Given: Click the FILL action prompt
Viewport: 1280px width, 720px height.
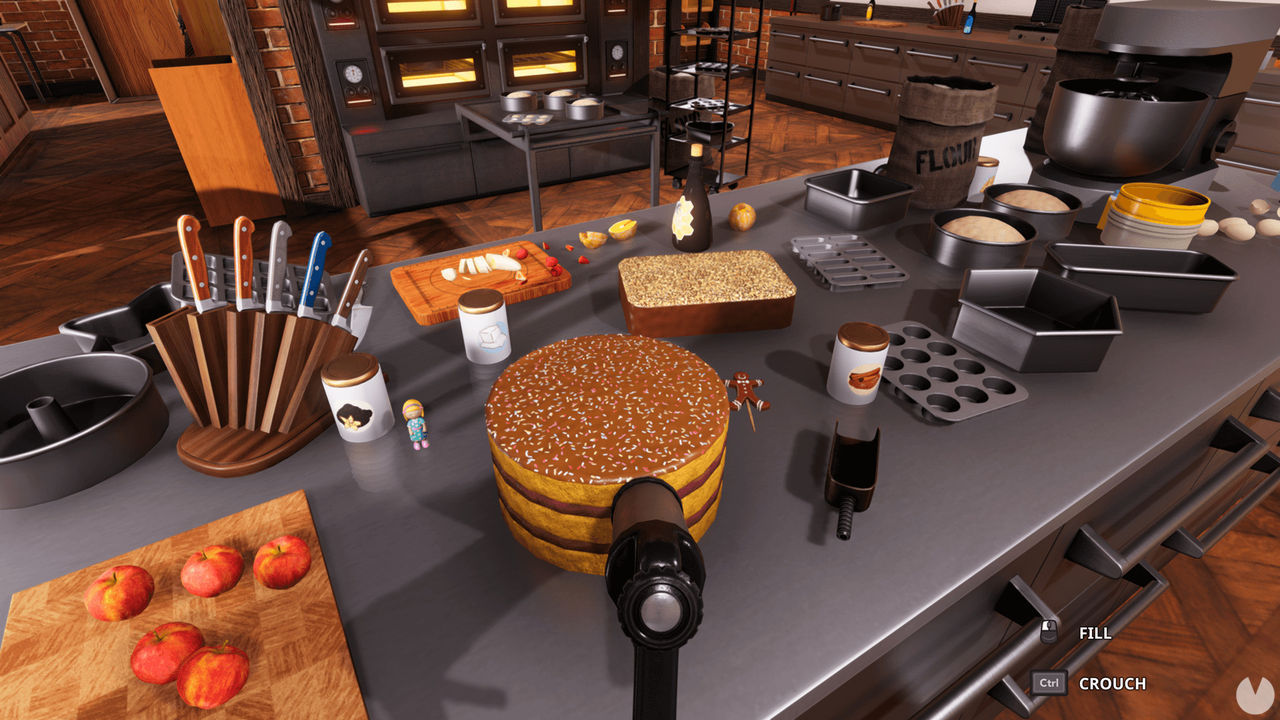Looking at the screenshot, I should [x=1096, y=632].
